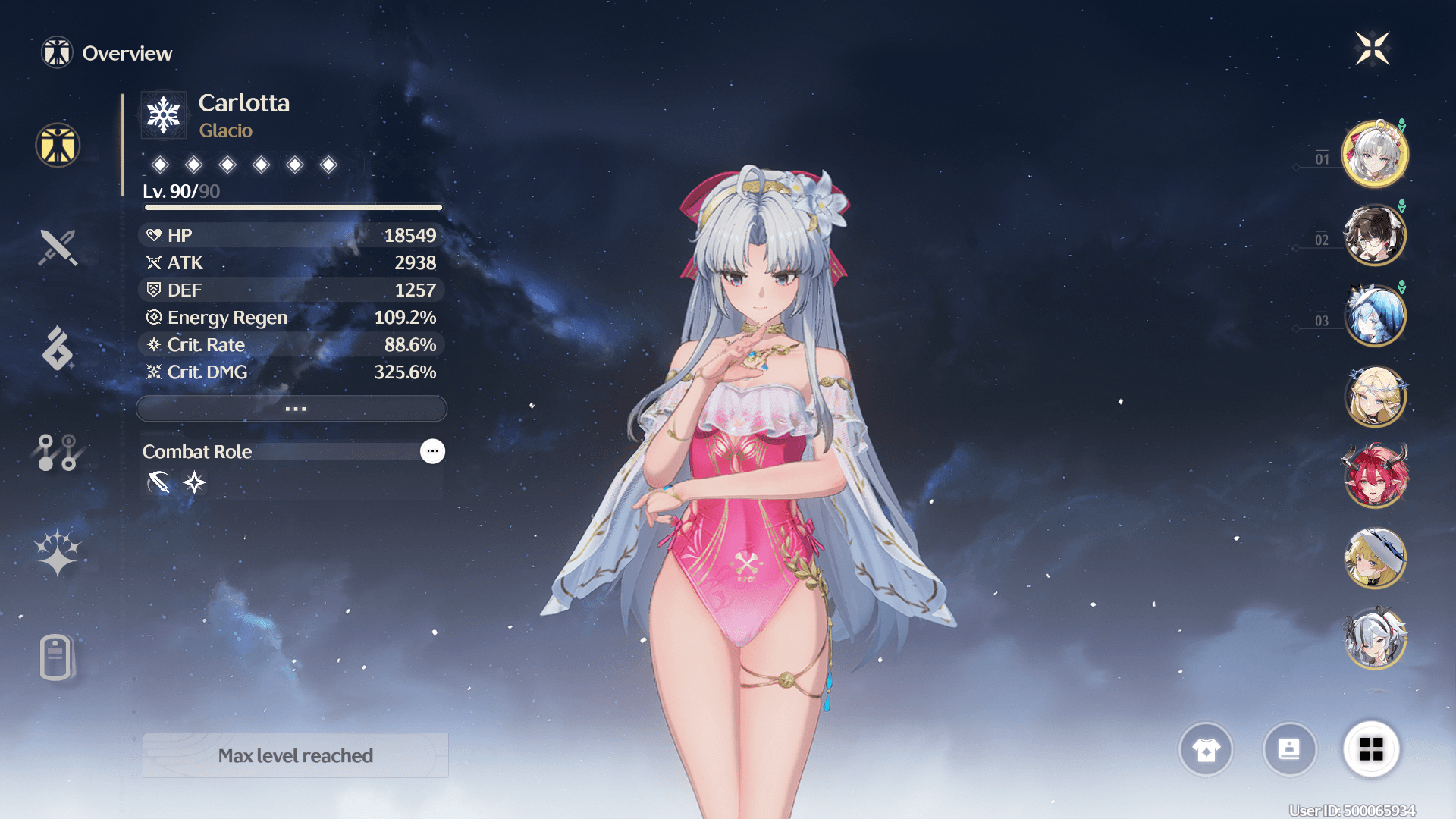
Task: Open the outfit wardrobe shirt button
Action: point(1206,749)
